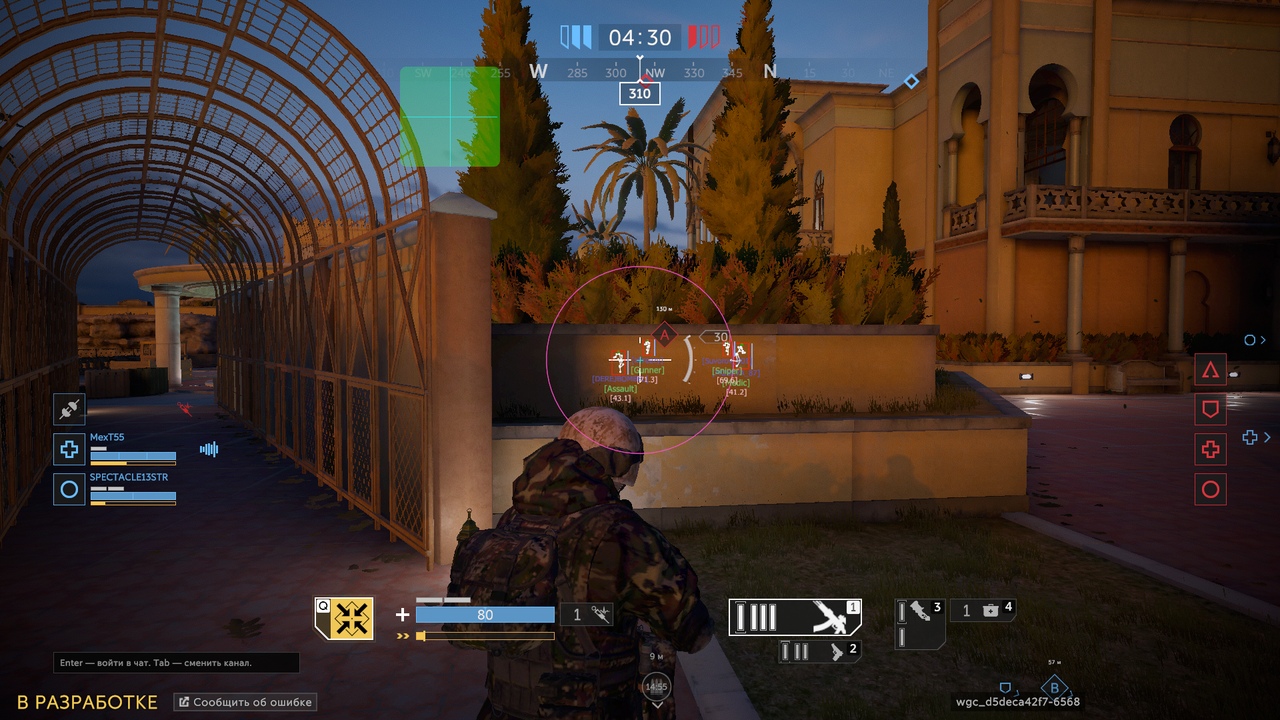Image resolution: width=1280 pixels, height=720 pixels.
Task: Click the B diamond marker on minimap
Action: pyautogui.click(x=1054, y=688)
